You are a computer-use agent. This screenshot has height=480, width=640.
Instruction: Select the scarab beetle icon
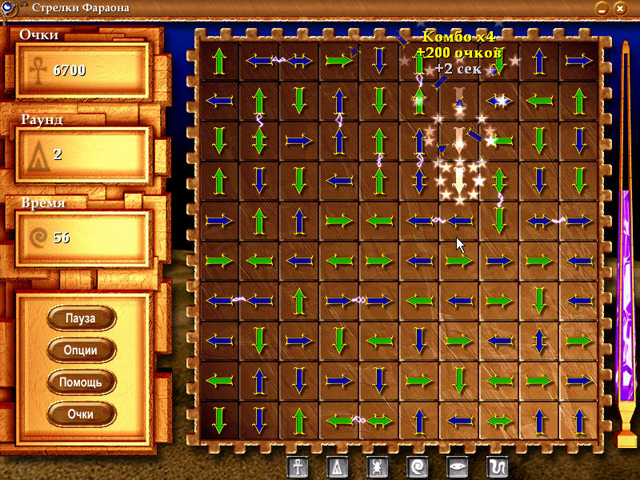click(x=379, y=467)
